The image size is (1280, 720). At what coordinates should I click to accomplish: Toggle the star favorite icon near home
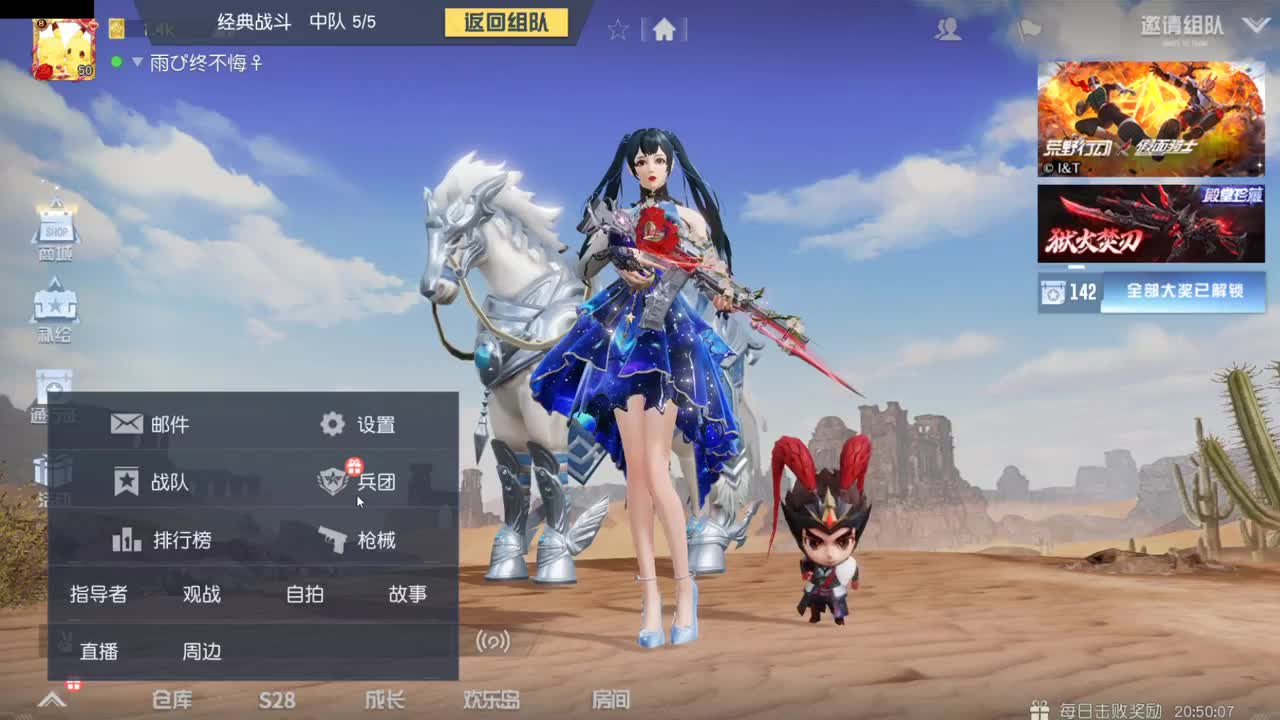tap(618, 30)
